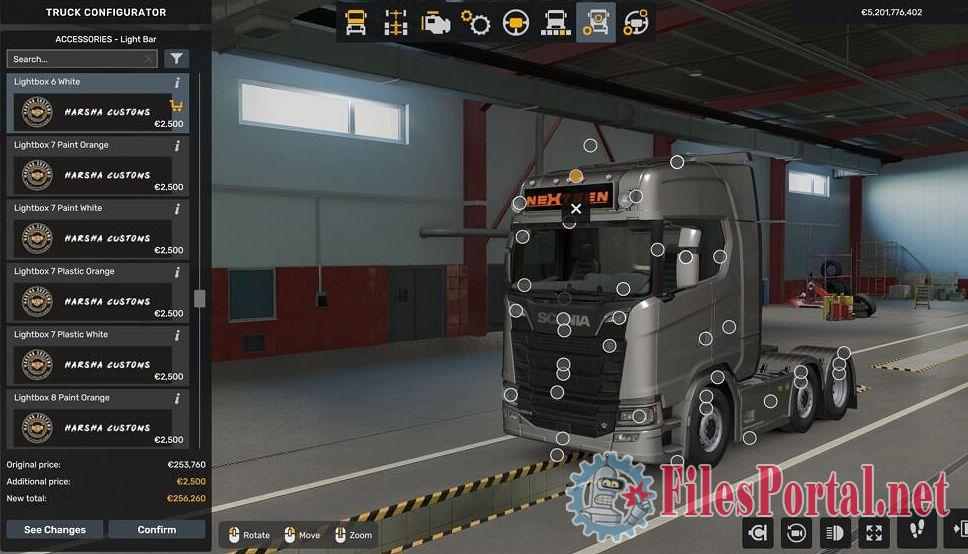Open the accessory filter options
Image resolution: width=968 pixels, height=554 pixels.
coord(176,59)
